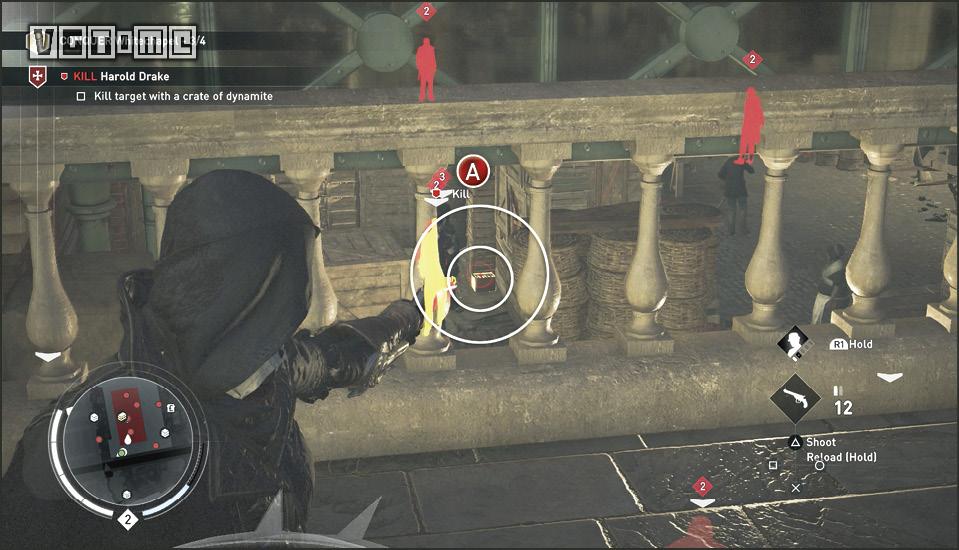Tick the dynamite crate optional objective checkbox
The height and width of the screenshot is (550, 959).
[81, 97]
